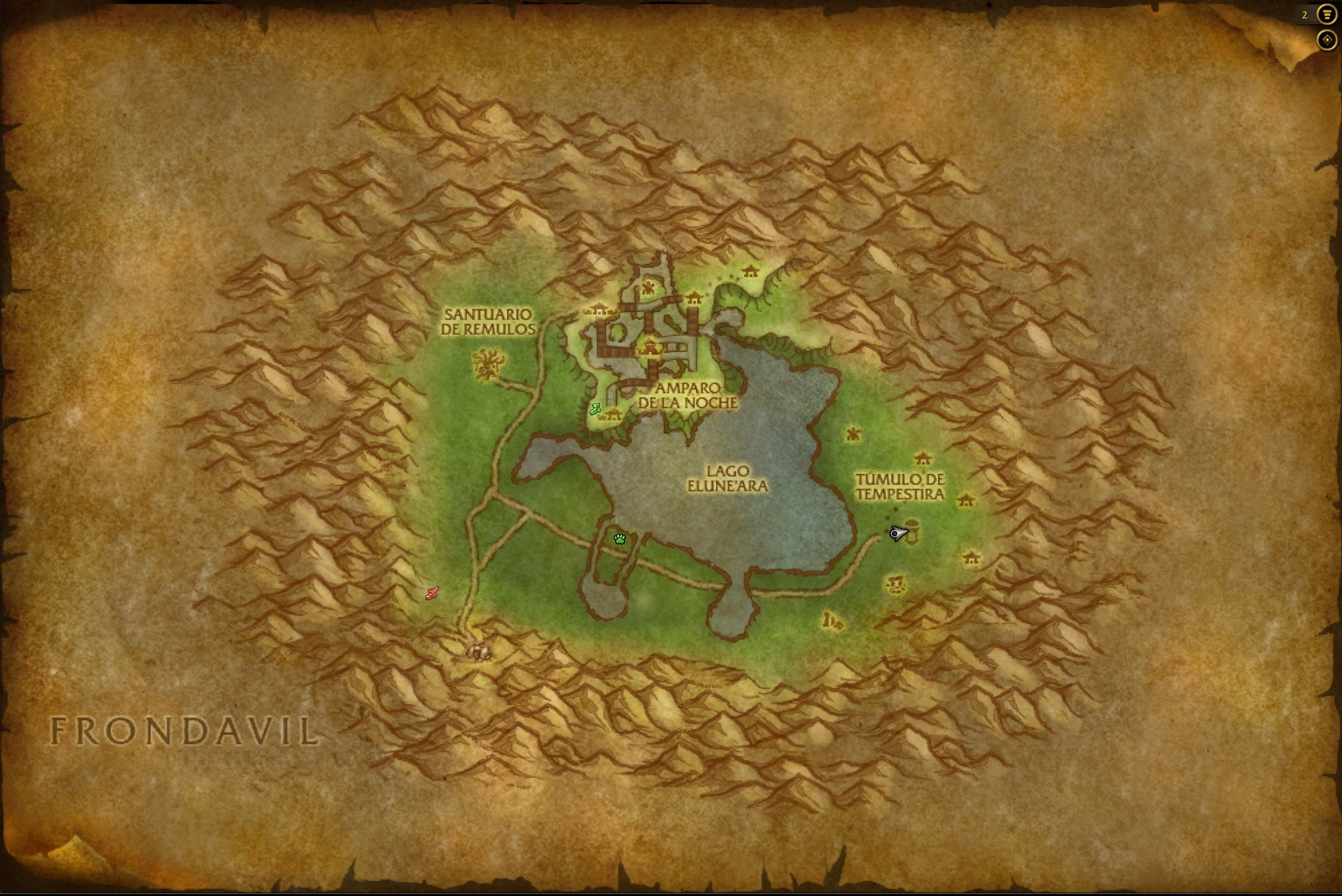Select the green paw print marker
1342x896 pixels.
(619, 539)
